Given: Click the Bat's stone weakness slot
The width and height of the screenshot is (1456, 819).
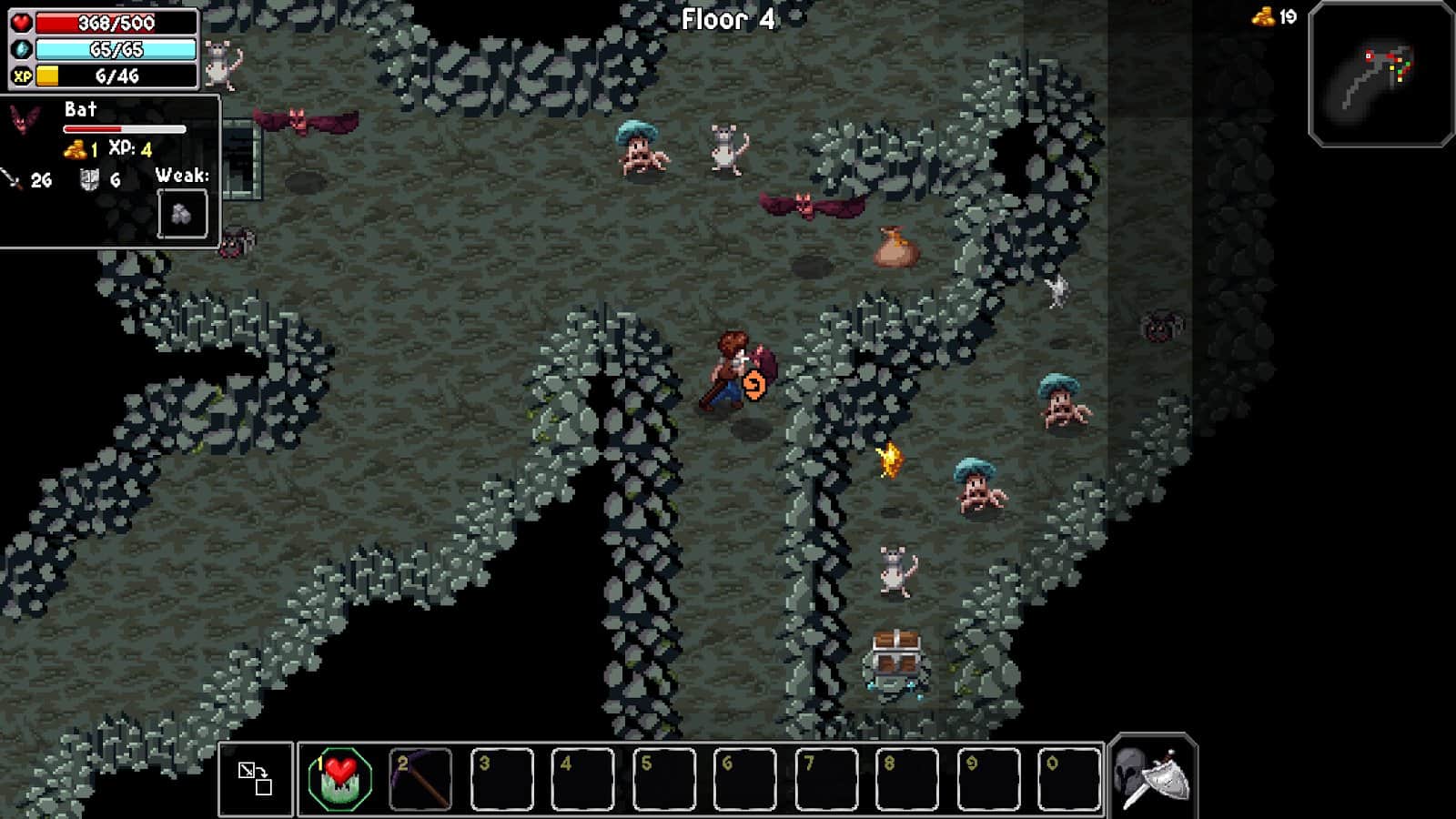Looking at the screenshot, I should 185,213.
